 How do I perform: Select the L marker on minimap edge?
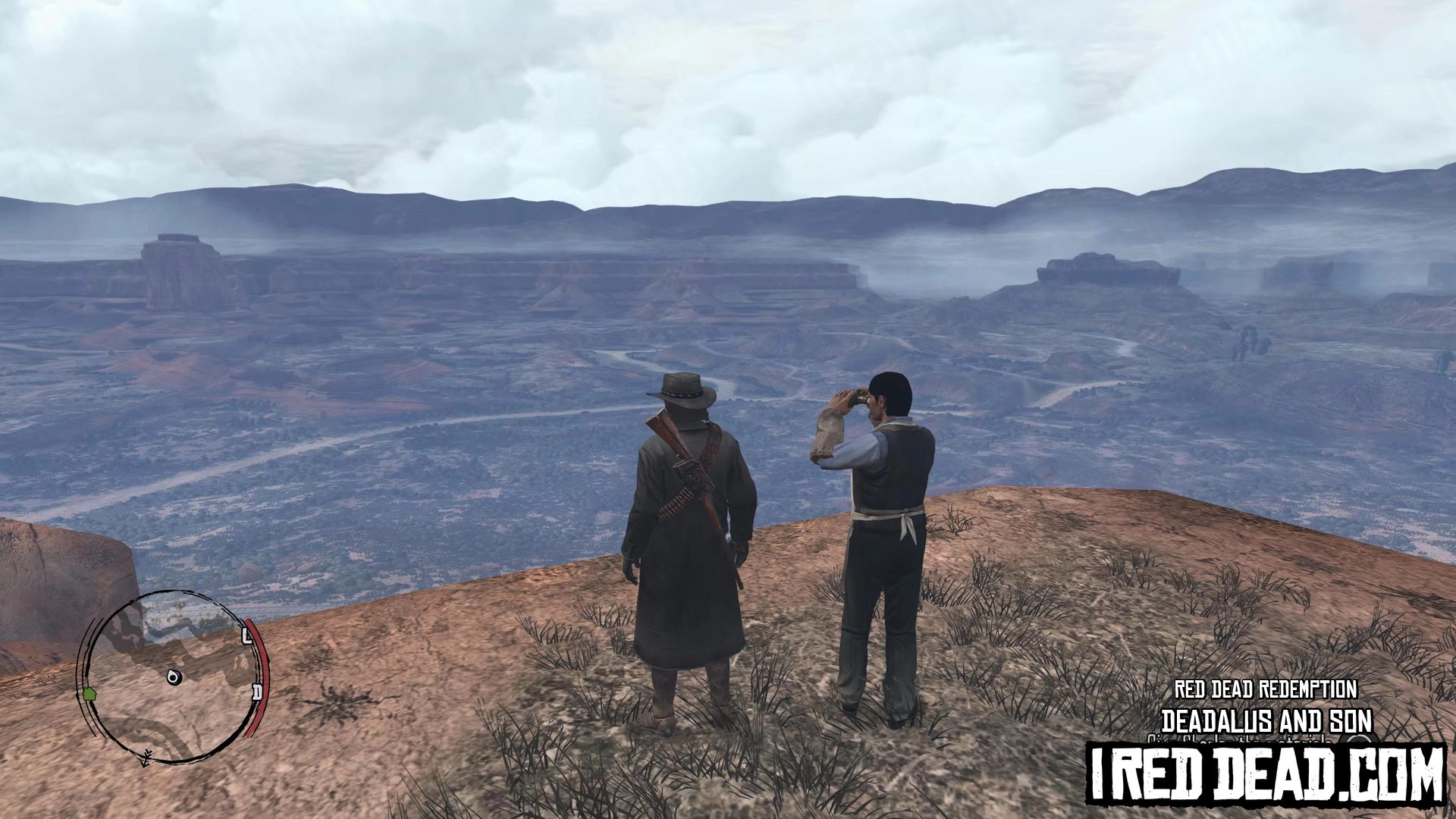coord(246,636)
